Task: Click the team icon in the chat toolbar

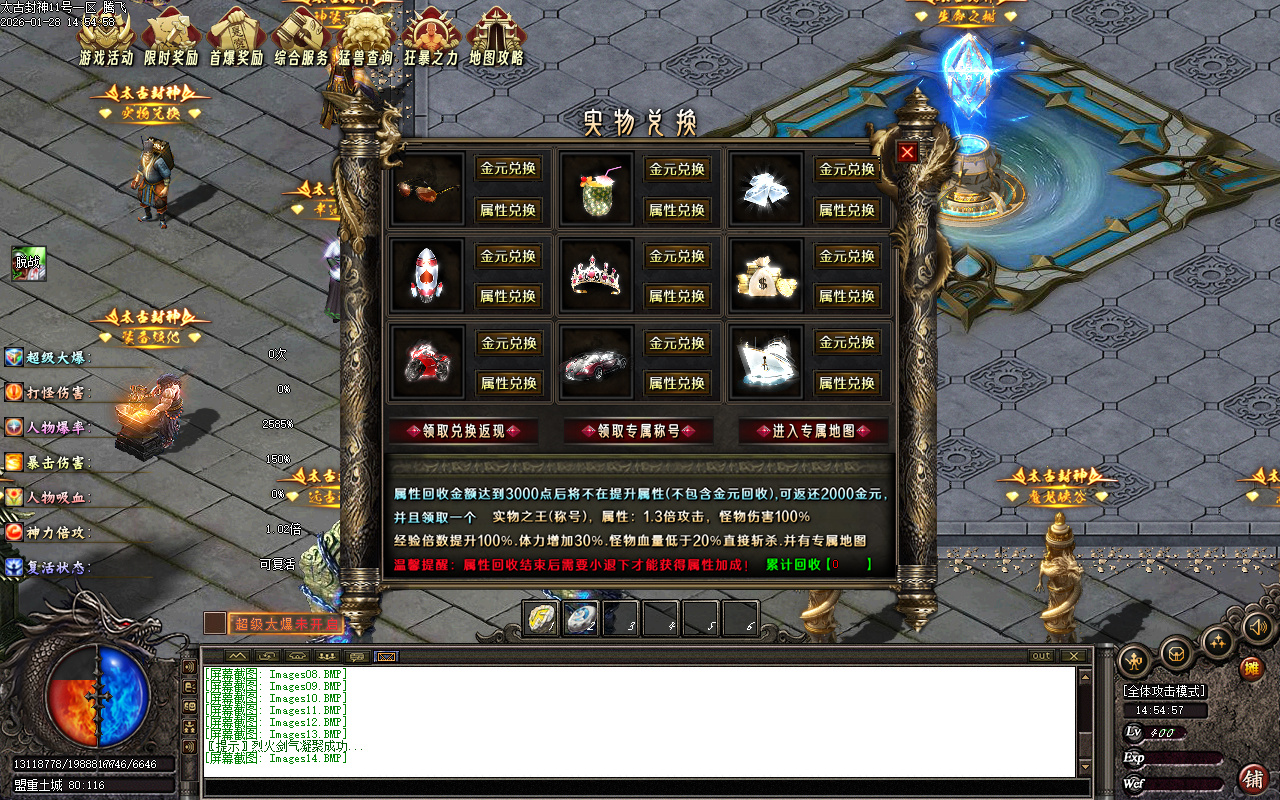Action: 328,657
